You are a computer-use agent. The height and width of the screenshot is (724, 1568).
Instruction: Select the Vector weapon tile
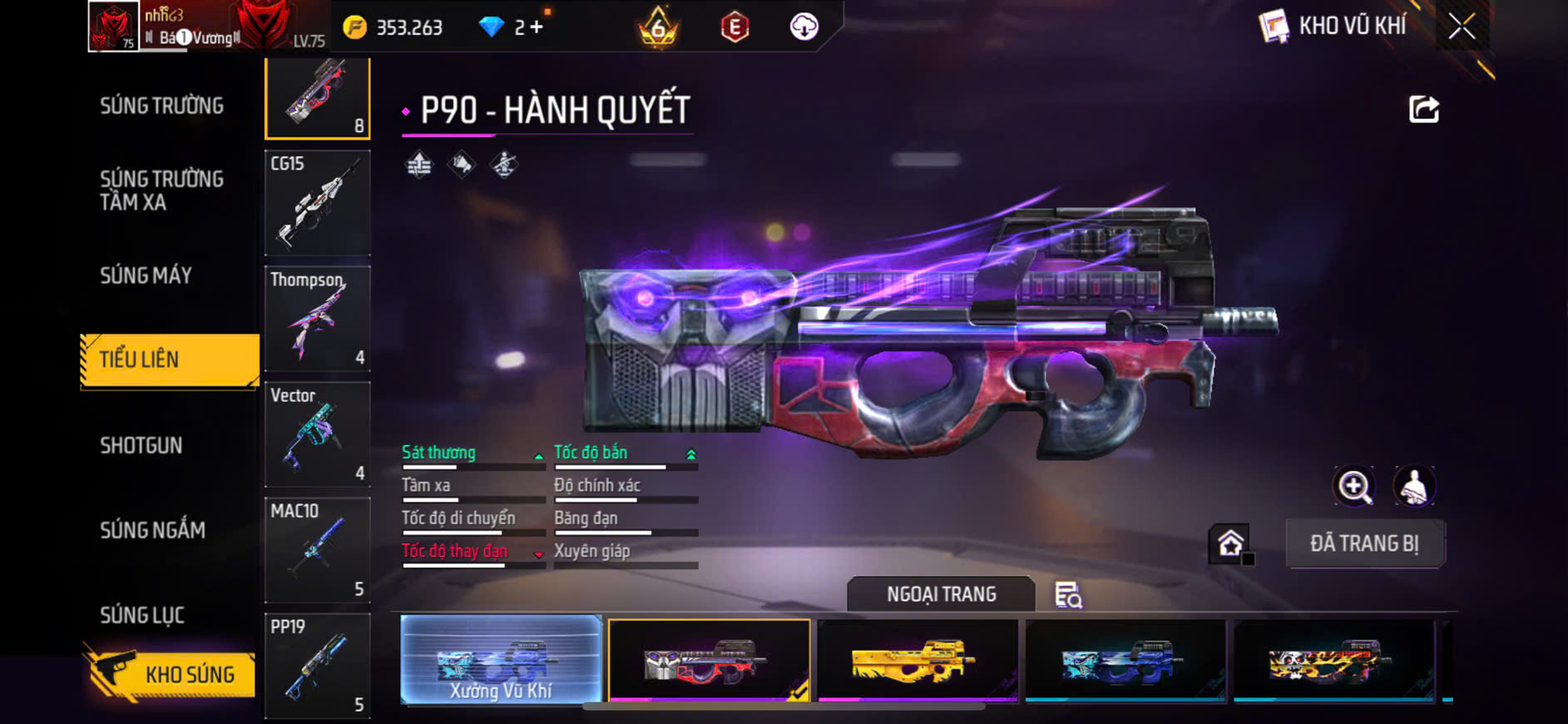(x=317, y=434)
